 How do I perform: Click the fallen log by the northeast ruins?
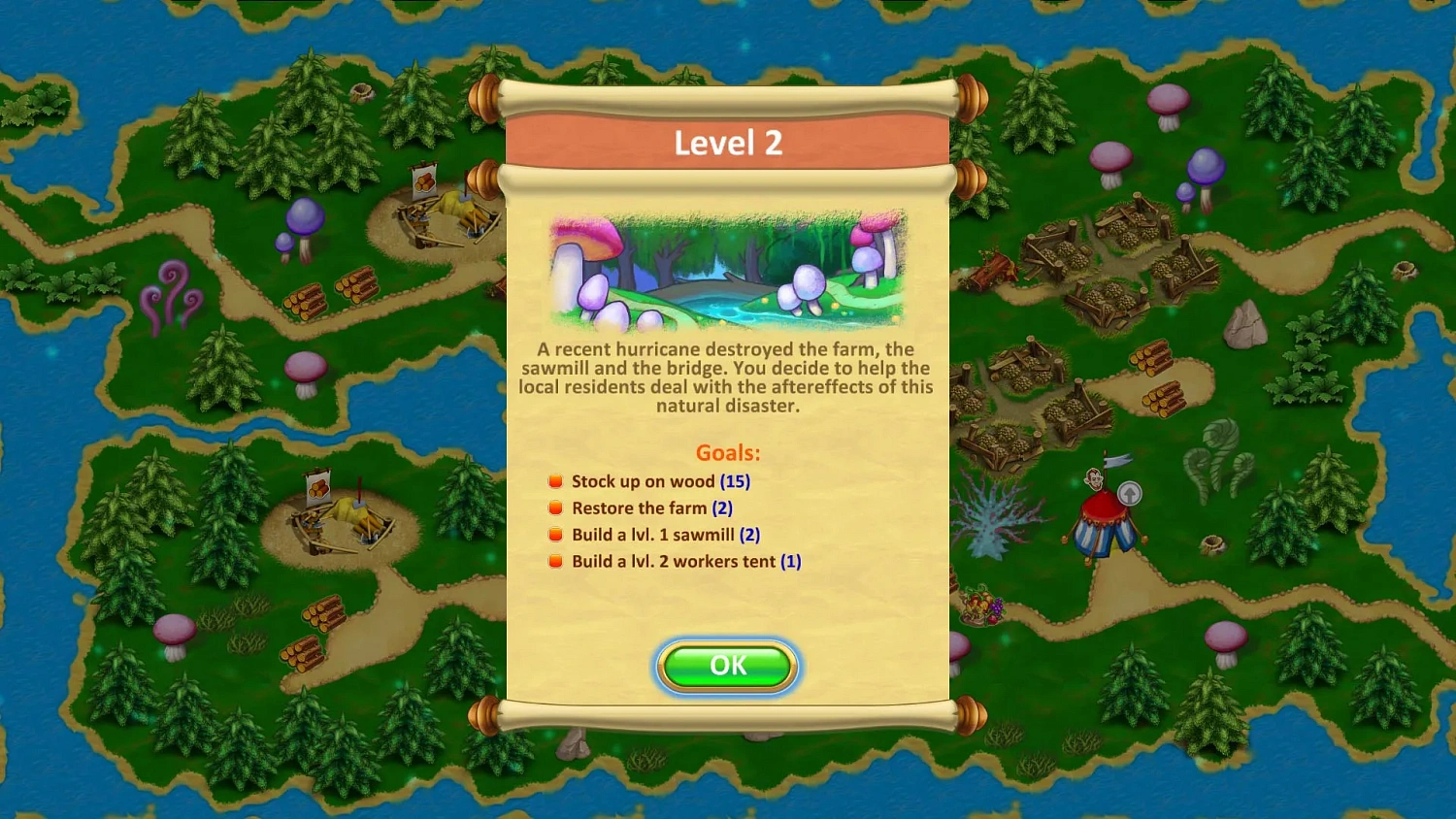click(x=992, y=270)
